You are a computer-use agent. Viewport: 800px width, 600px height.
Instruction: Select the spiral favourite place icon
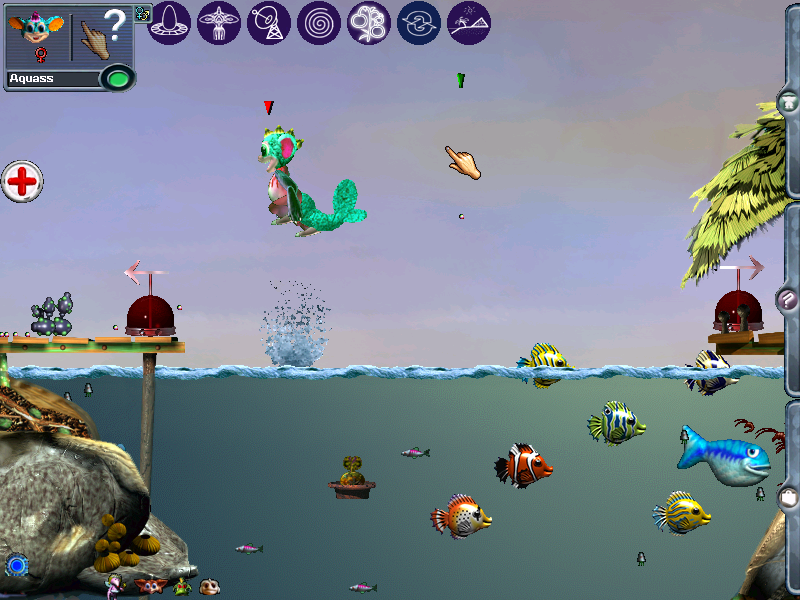point(319,22)
